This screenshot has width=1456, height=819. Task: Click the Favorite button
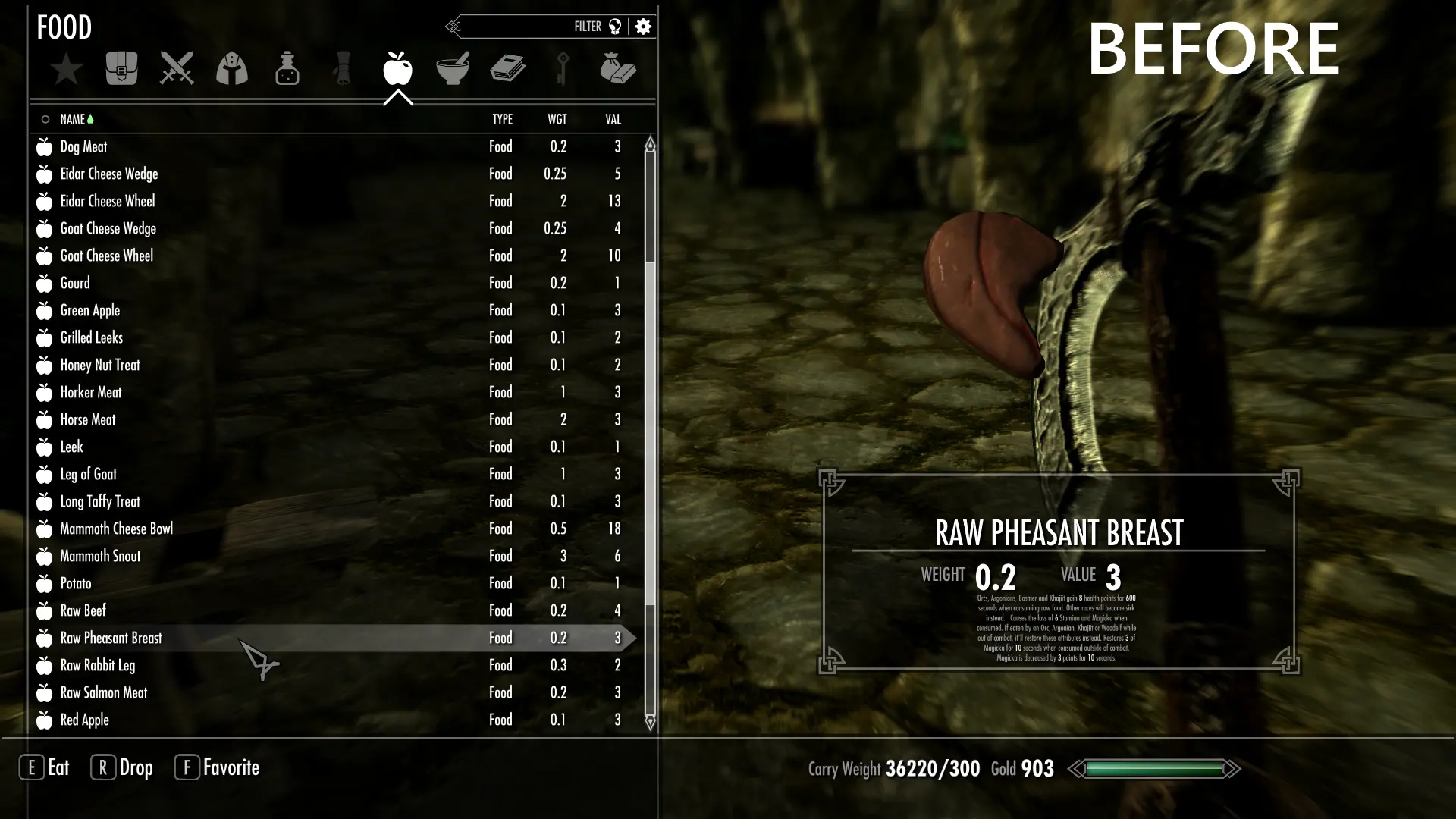pyautogui.click(x=217, y=767)
